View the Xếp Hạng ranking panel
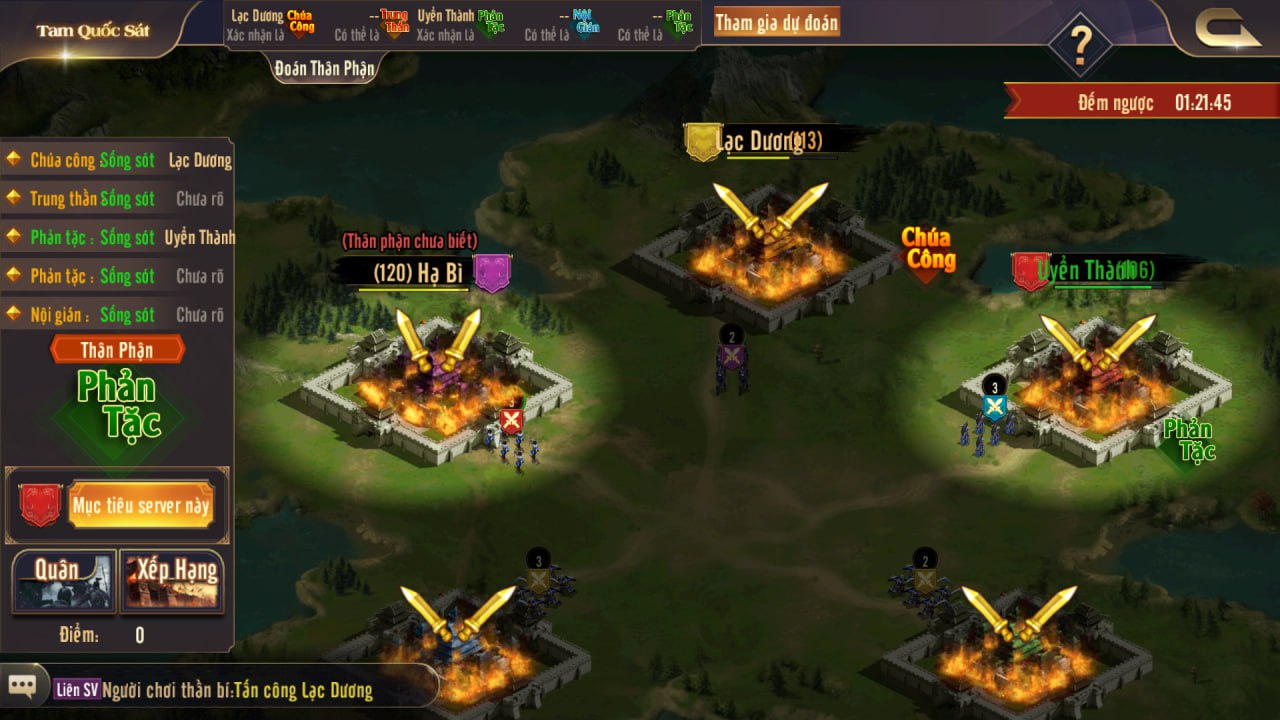 pyautogui.click(x=172, y=581)
